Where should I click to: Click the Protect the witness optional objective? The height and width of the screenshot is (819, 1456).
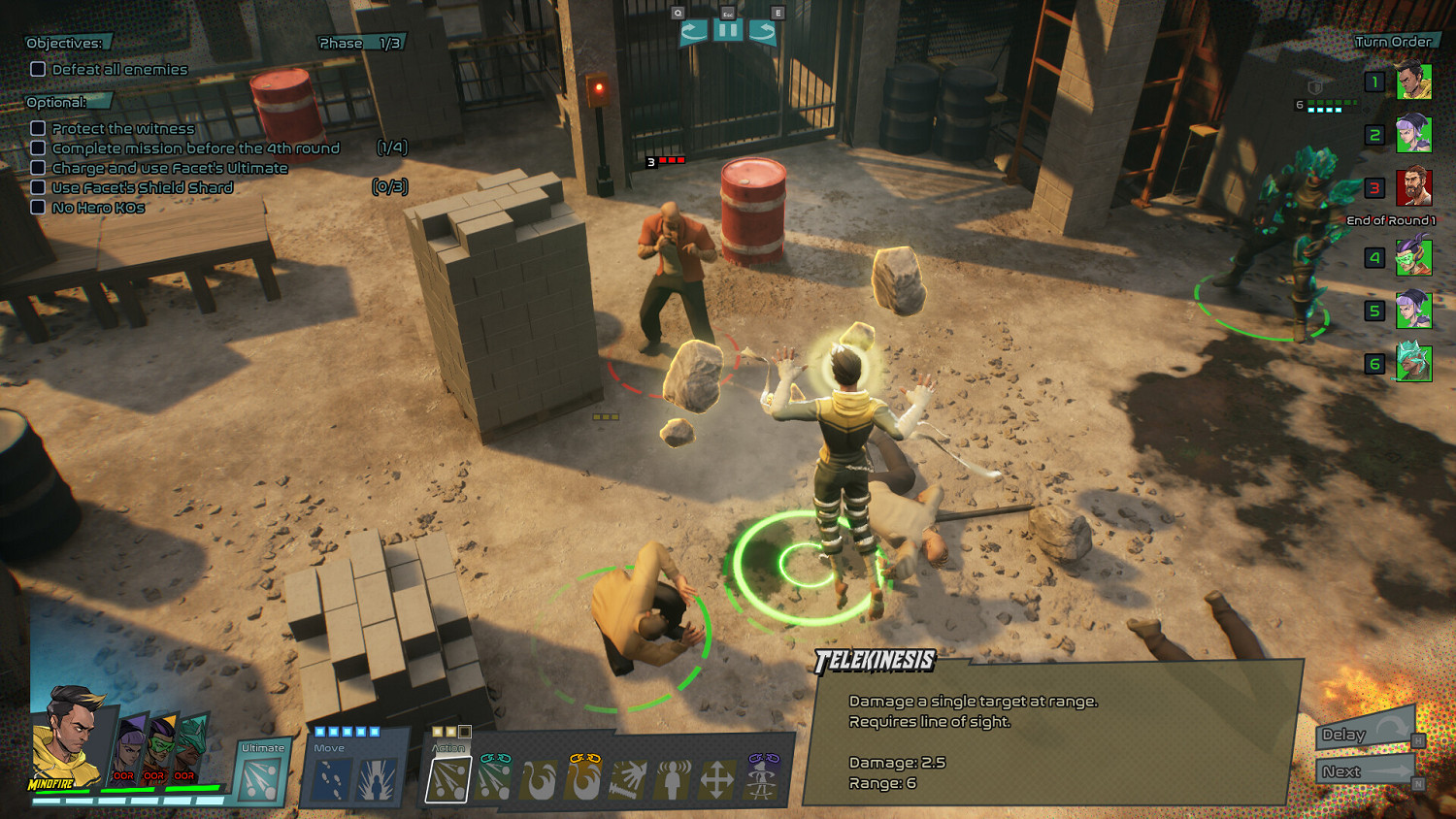pyautogui.click(x=122, y=128)
